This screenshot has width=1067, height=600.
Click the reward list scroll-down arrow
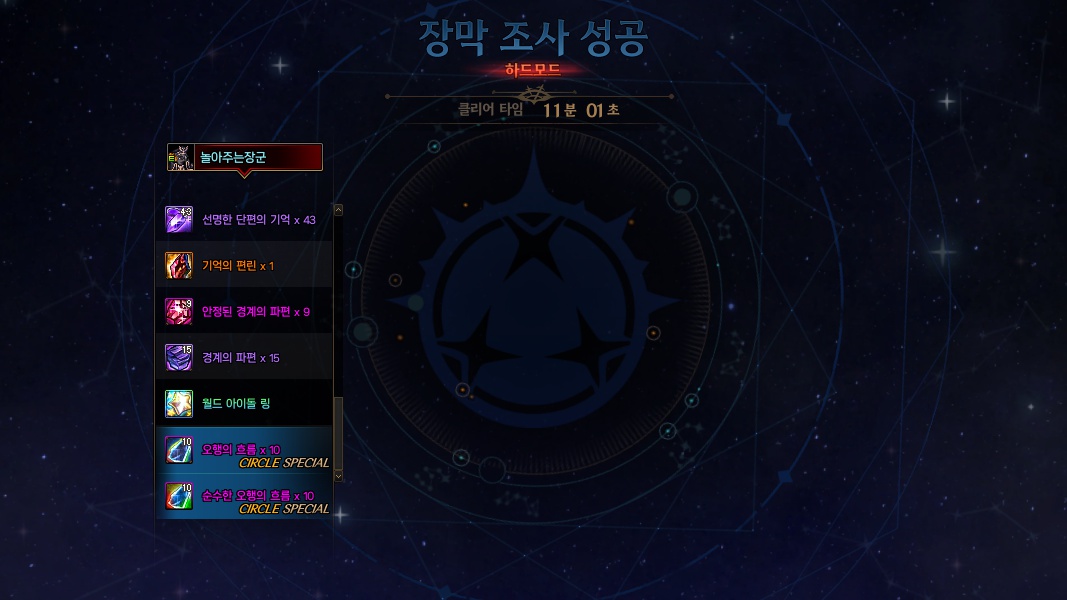click(338, 476)
